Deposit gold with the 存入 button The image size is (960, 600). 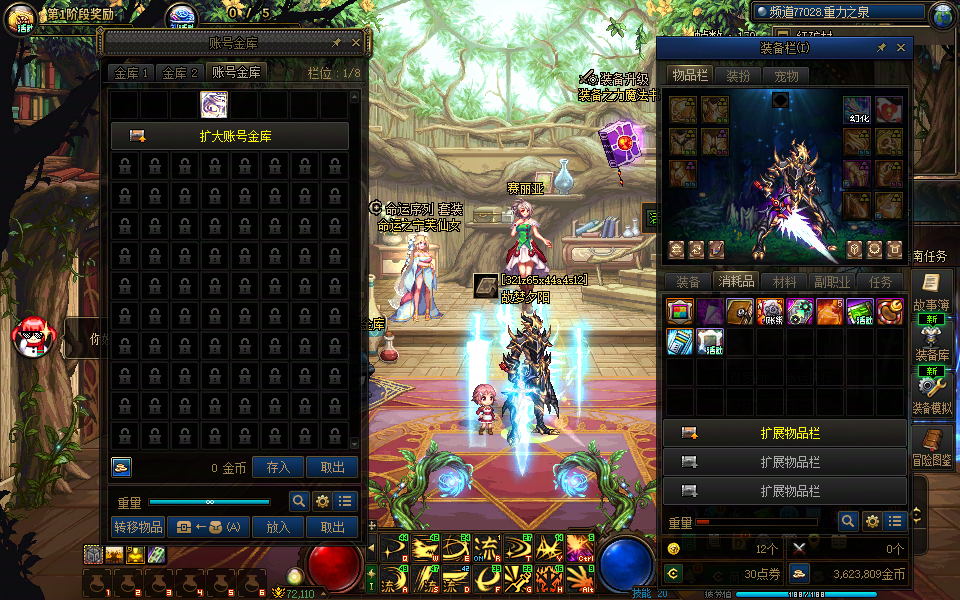[278, 467]
